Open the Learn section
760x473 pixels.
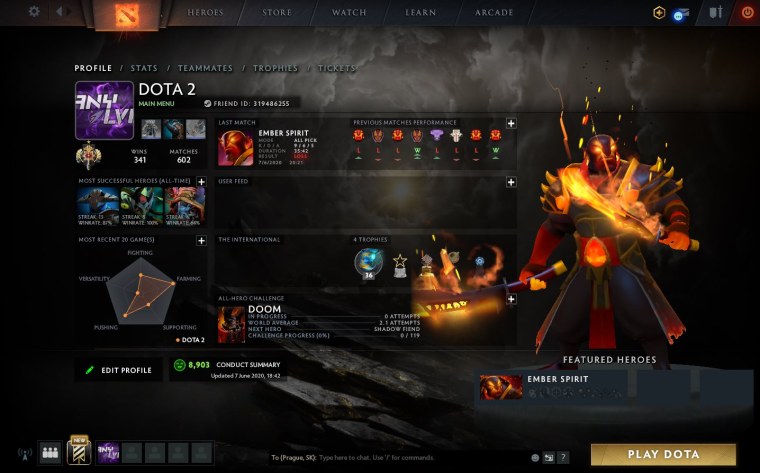point(420,13)
